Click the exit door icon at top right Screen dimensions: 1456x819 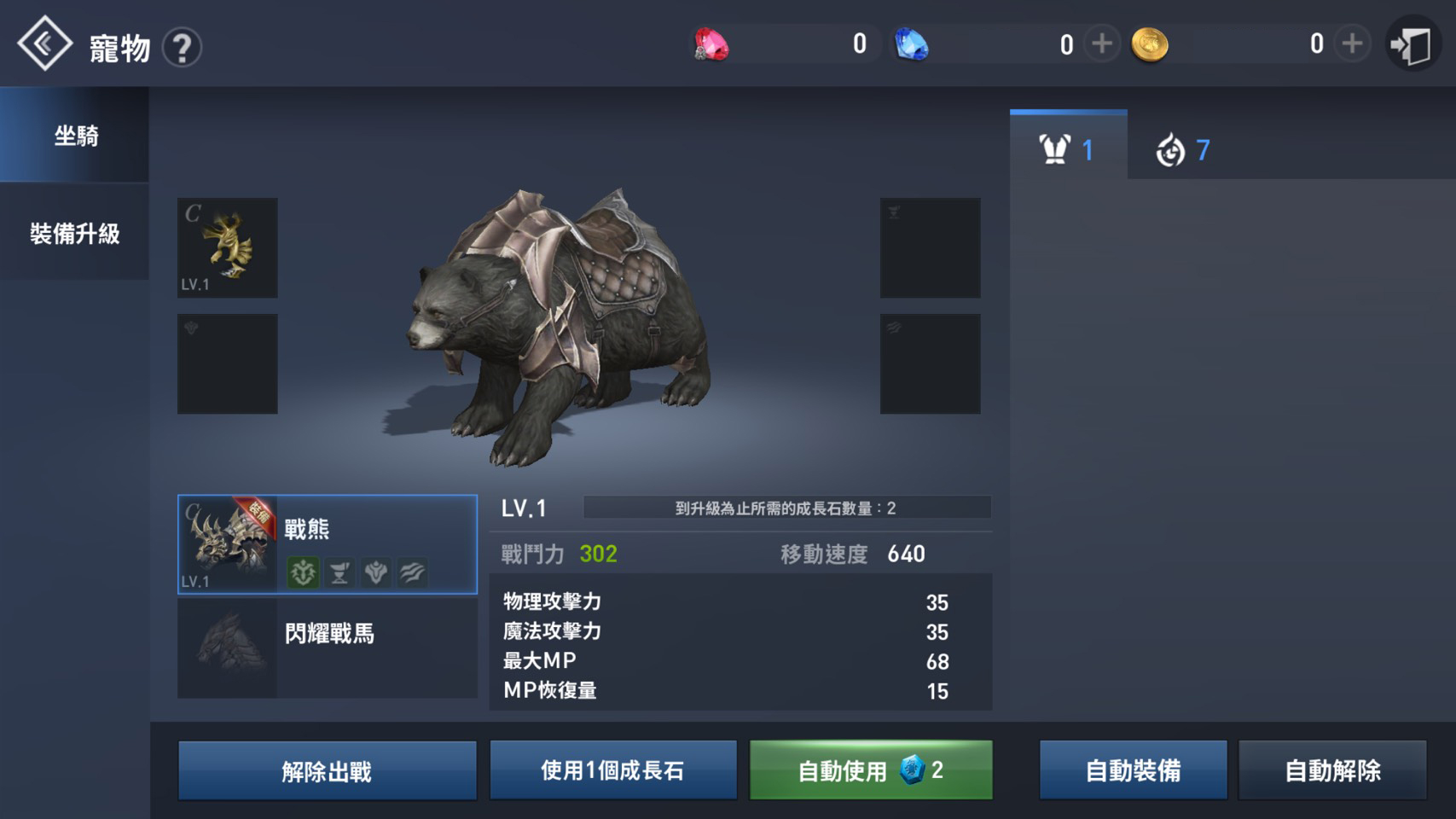(x=1412, y=43)
